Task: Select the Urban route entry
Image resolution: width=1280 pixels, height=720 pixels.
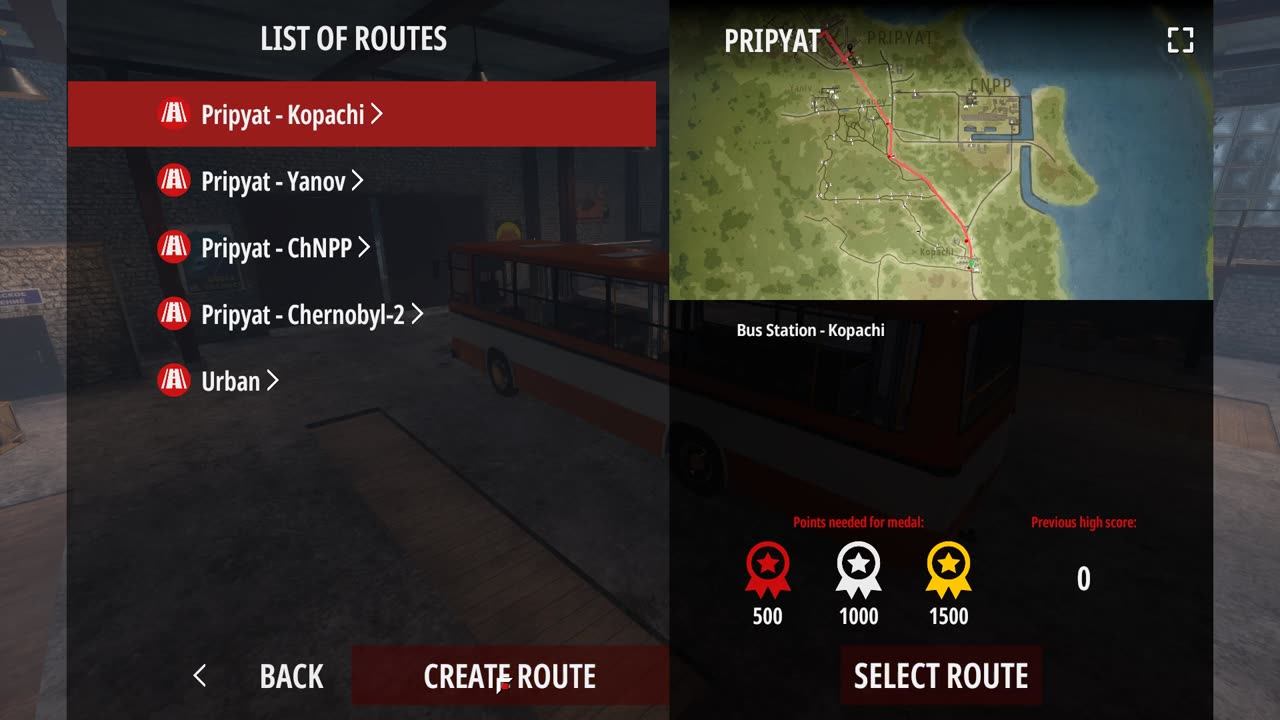Action: click(x=230, y=381)
